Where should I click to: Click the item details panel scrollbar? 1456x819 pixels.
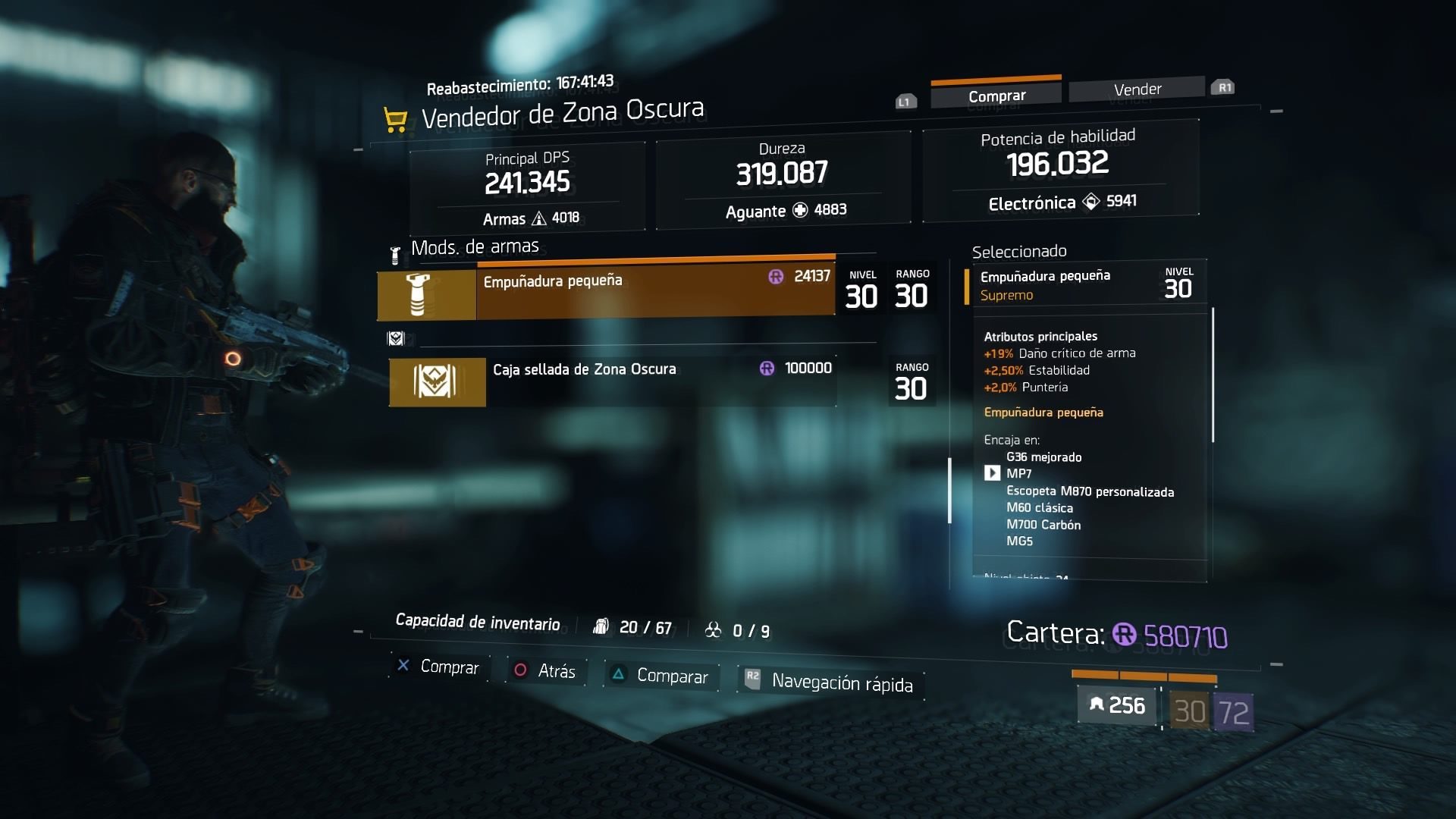tap(1213, 375)
